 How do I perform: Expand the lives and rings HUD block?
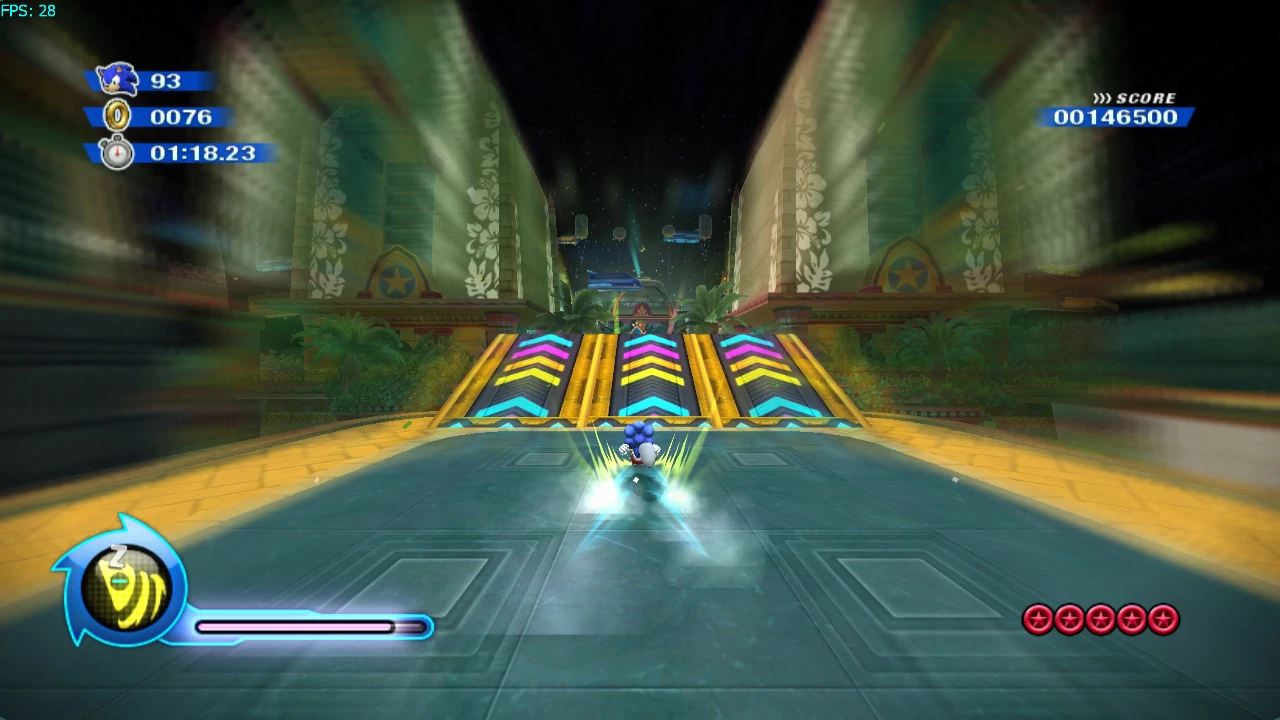160,115
